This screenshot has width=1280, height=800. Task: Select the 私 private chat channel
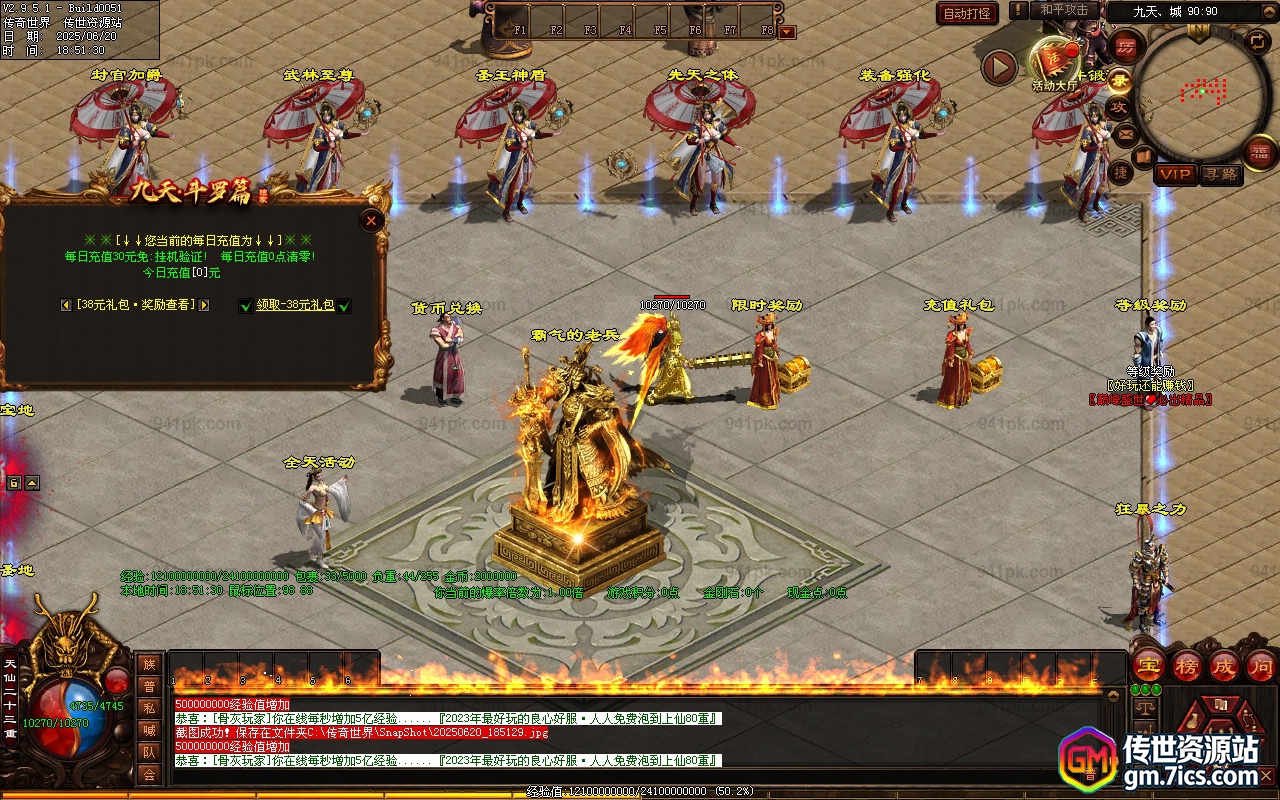point(149,708)
